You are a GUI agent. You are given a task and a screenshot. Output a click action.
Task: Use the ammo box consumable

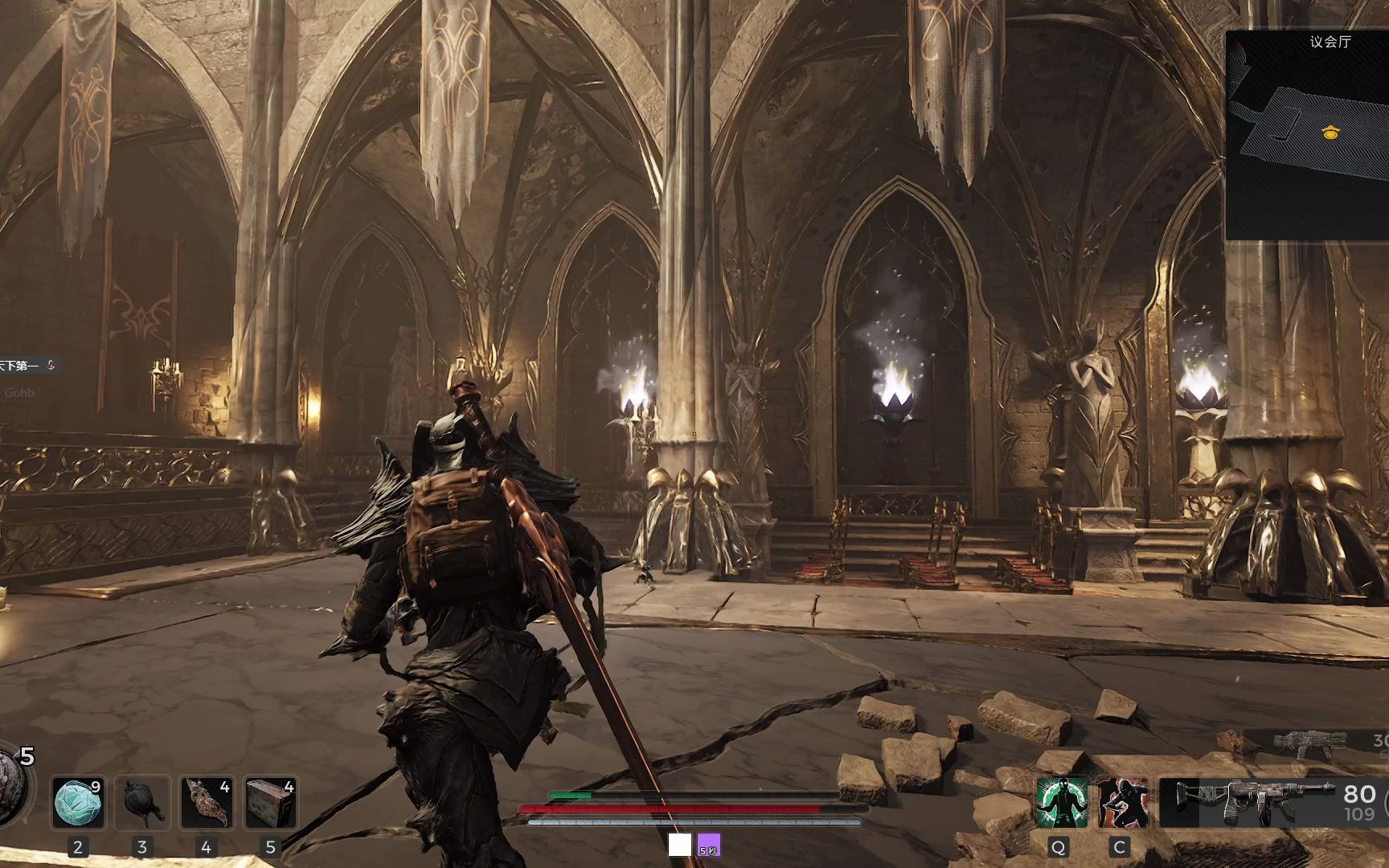271,802
